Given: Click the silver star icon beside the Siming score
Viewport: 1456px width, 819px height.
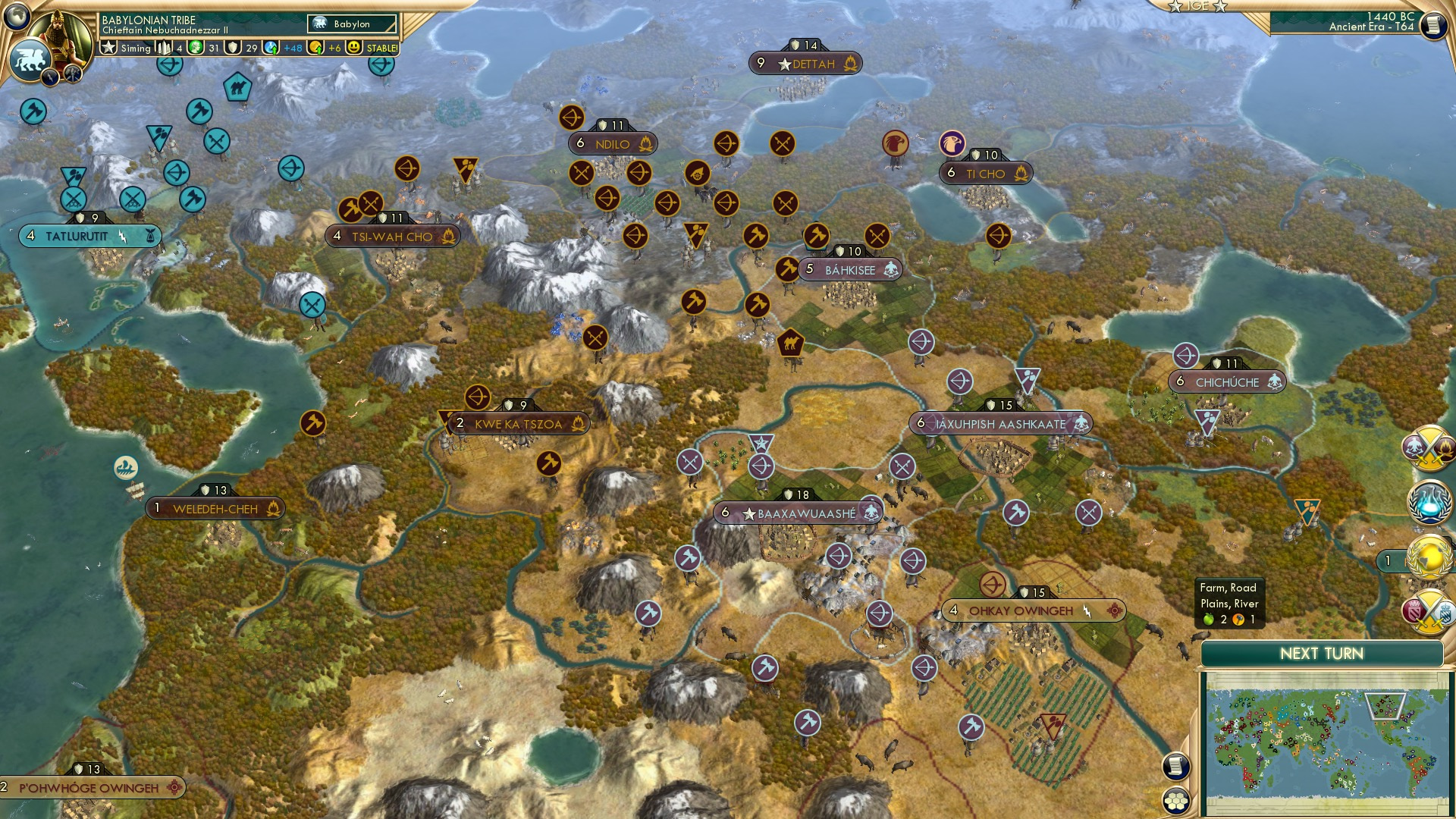Looking at the screenshot, I should 109,47.
